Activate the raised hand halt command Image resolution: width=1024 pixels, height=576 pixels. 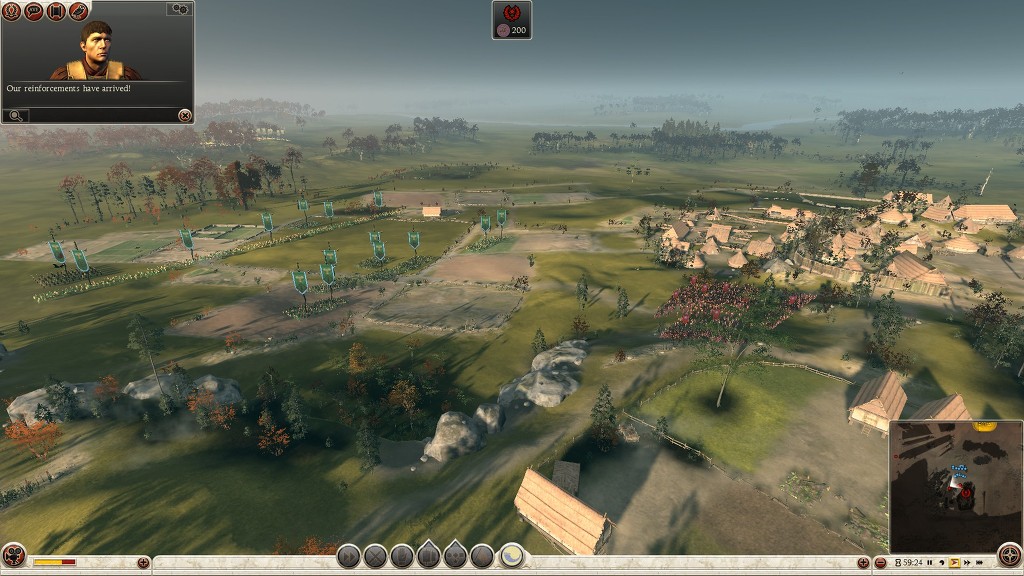402,556
